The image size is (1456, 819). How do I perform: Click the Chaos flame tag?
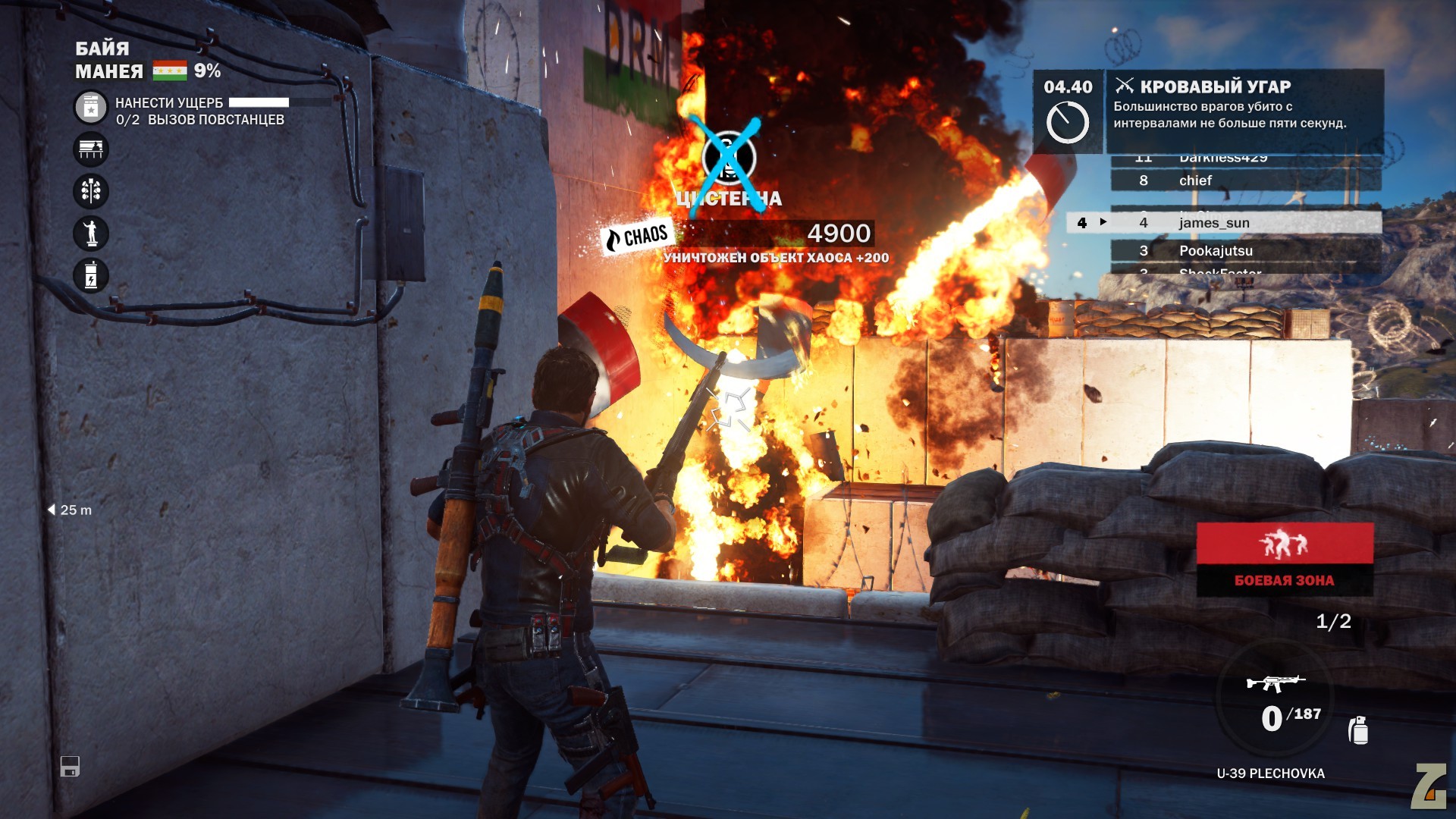tap(635, 237)
